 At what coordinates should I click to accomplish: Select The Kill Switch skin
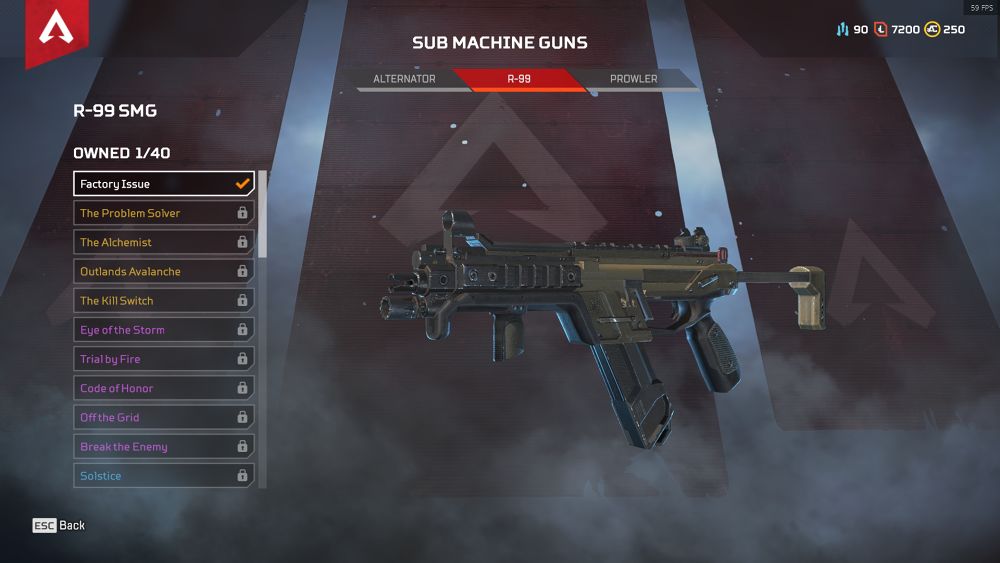pyautogui.click(x=164, y=300)
